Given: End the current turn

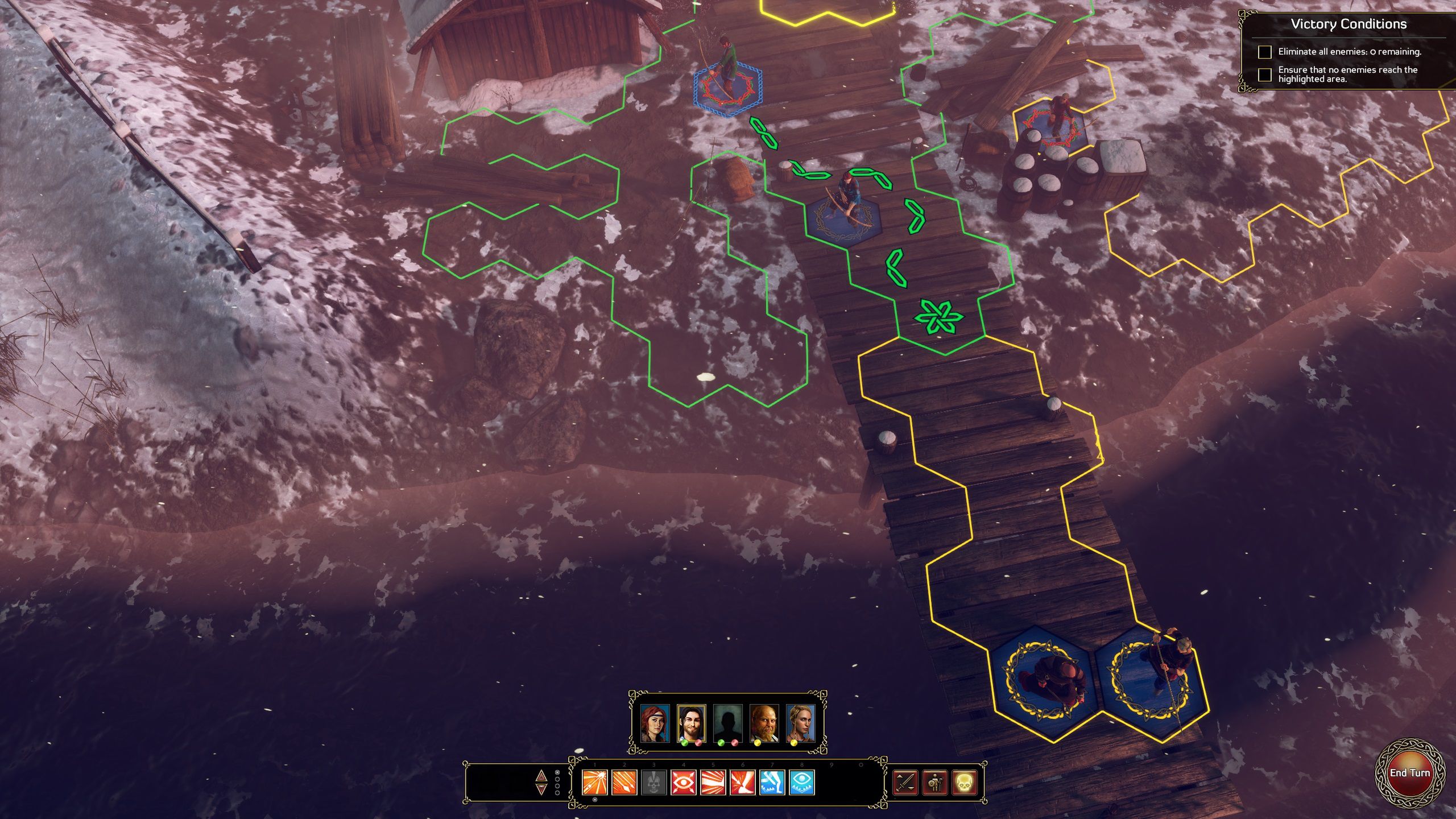Looking at the screenshot, I should (1409, 773).
